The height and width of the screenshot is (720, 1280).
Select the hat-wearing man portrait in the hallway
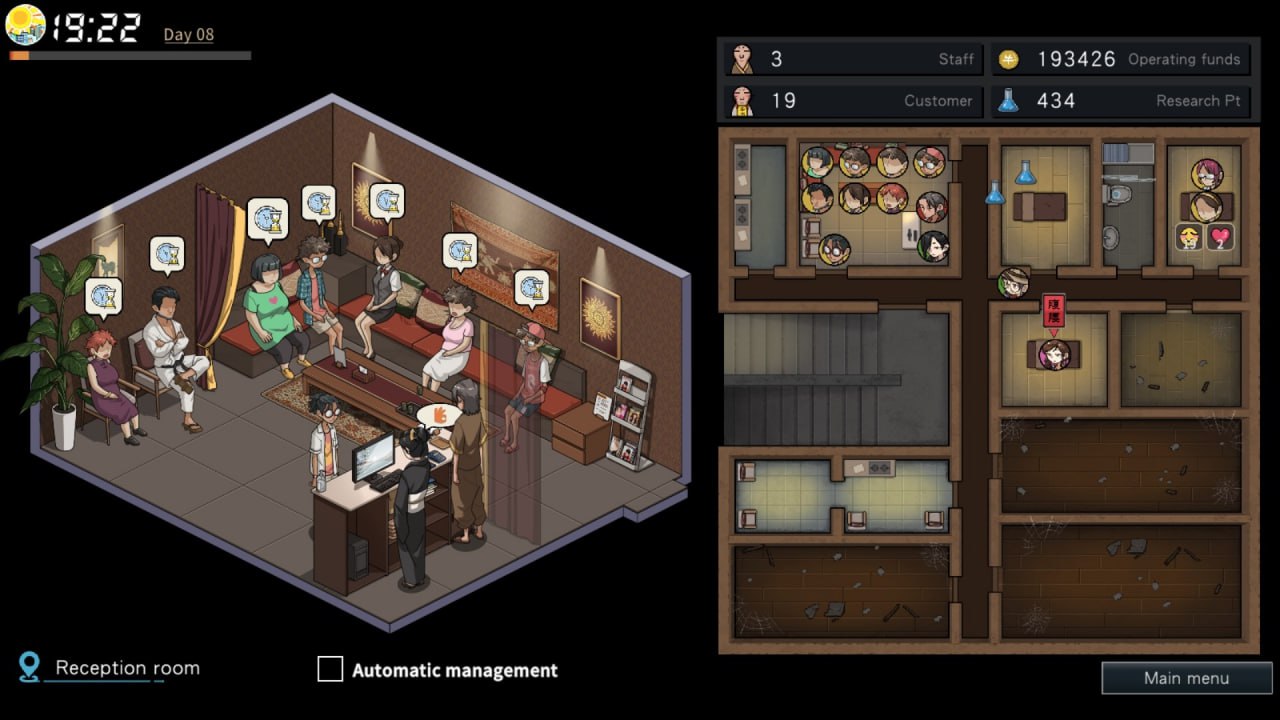[1013, 282]
